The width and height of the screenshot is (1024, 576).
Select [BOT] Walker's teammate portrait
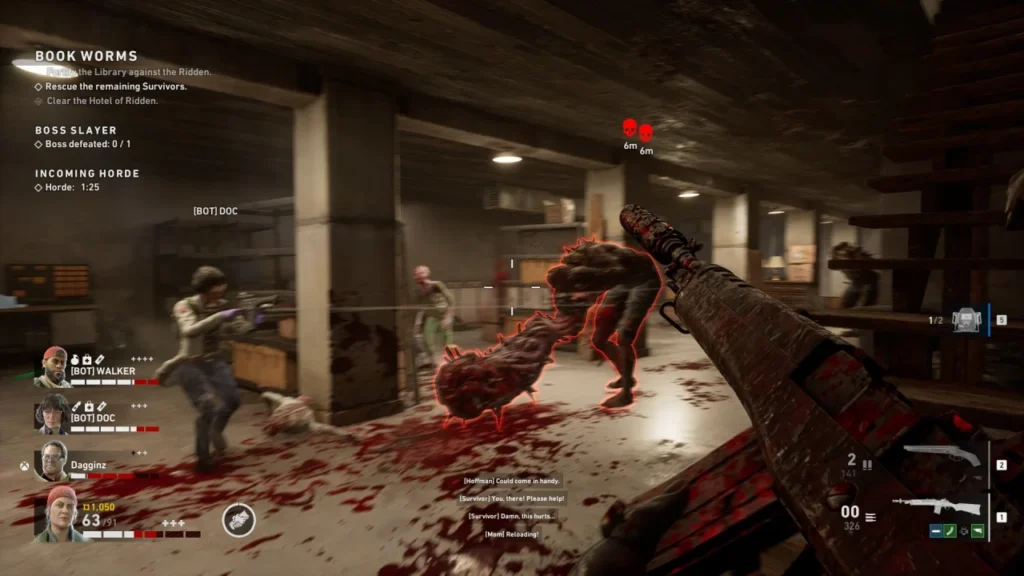pyautogui.click(x=53, y=367)
